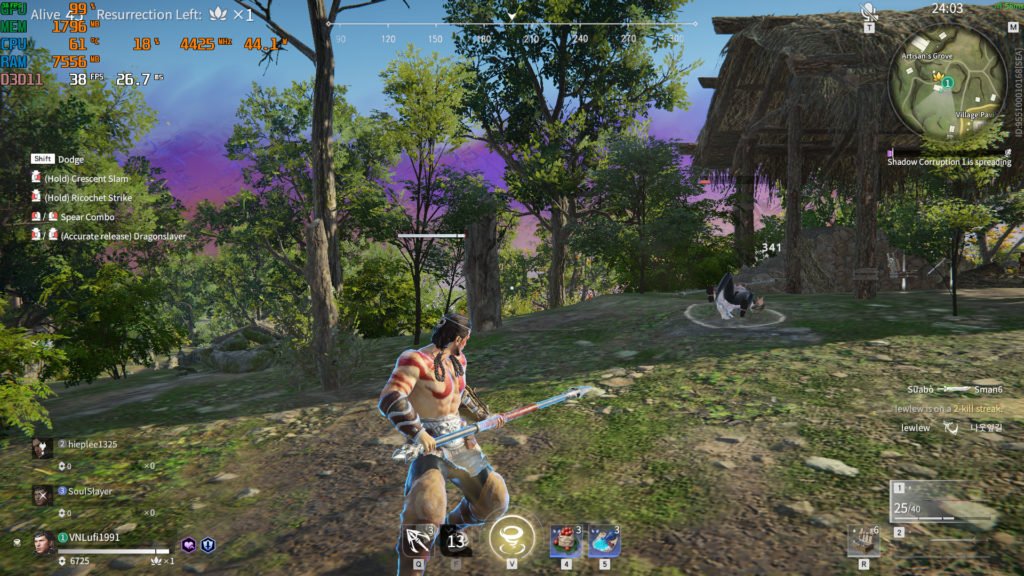1024x576 pixels.
Task: Select teammate SoulSlayer portrait
Action: tap(41, 495)
